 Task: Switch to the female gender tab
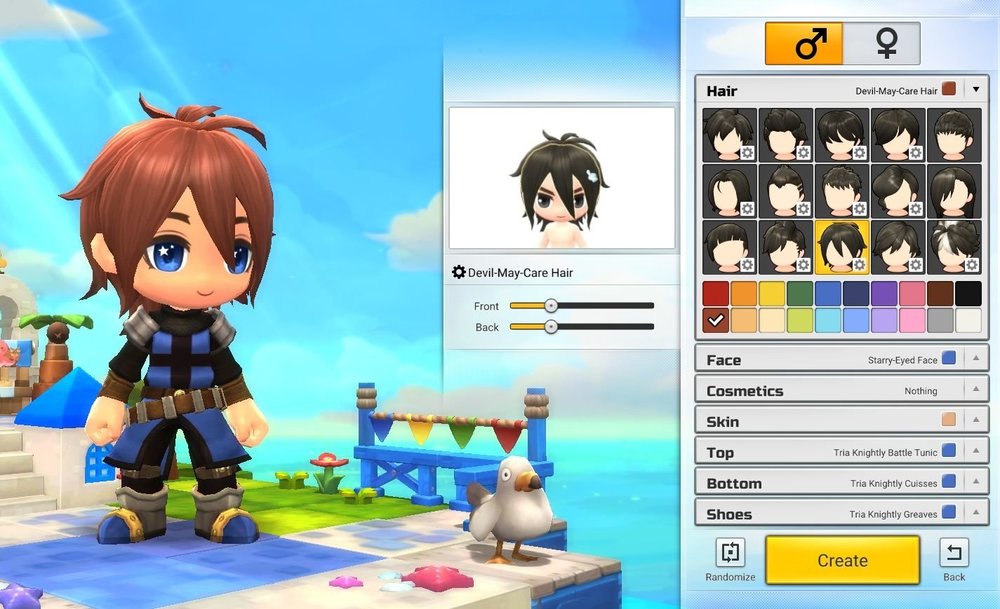point(883,44)
